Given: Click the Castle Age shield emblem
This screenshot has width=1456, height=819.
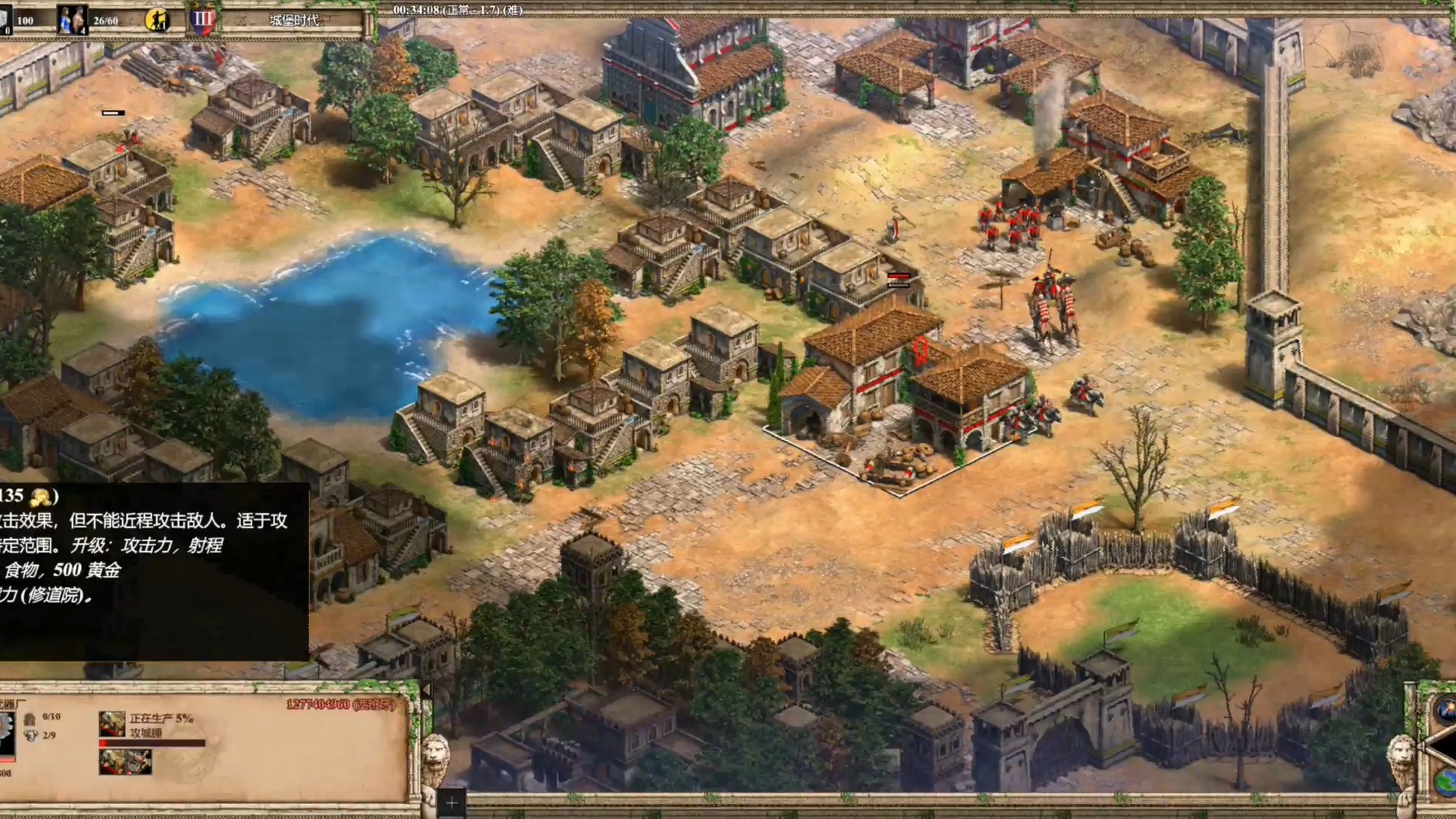Looking at the screenshot, I should point(202,20).
